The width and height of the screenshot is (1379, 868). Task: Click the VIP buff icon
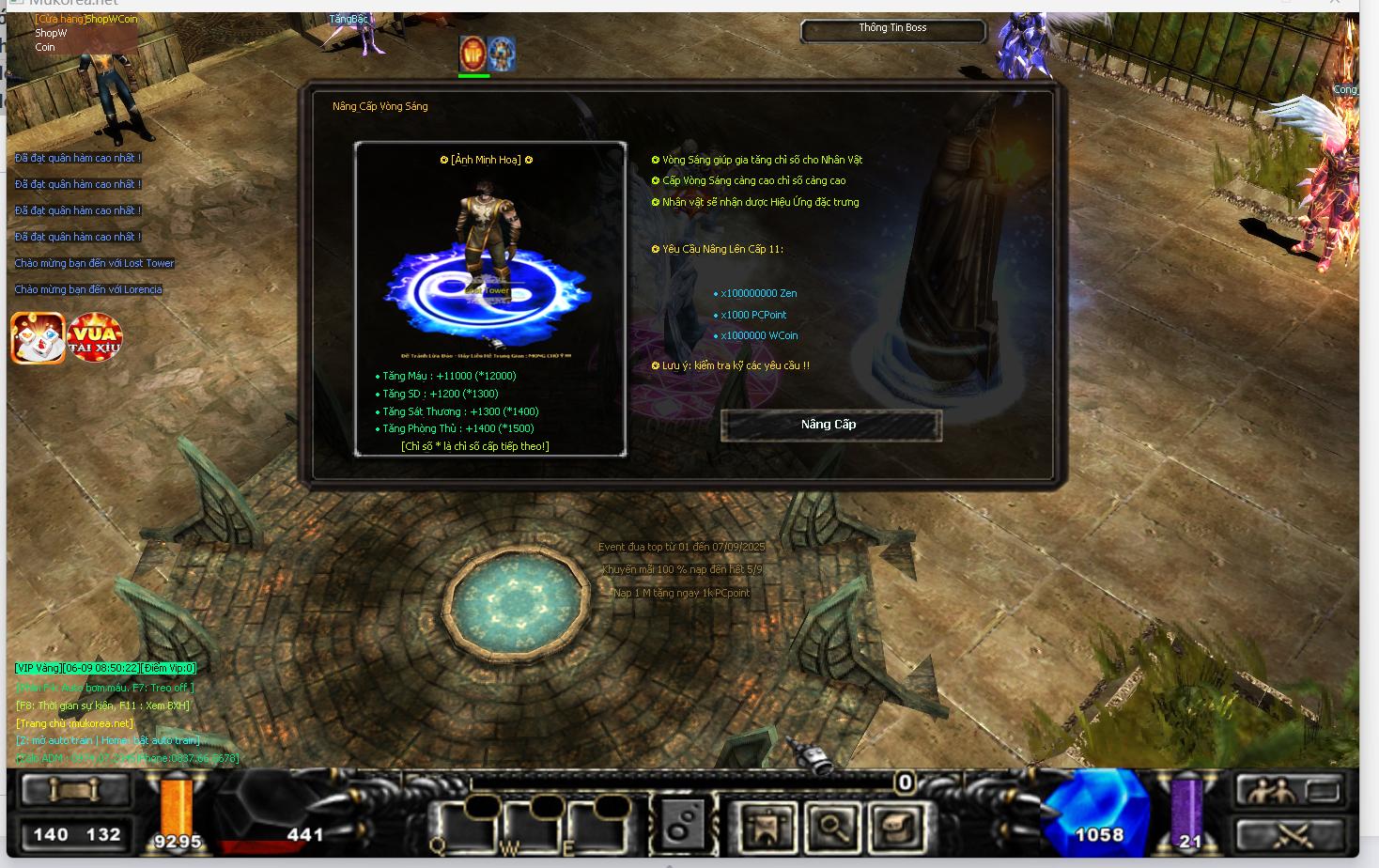(x=473, y=54)
